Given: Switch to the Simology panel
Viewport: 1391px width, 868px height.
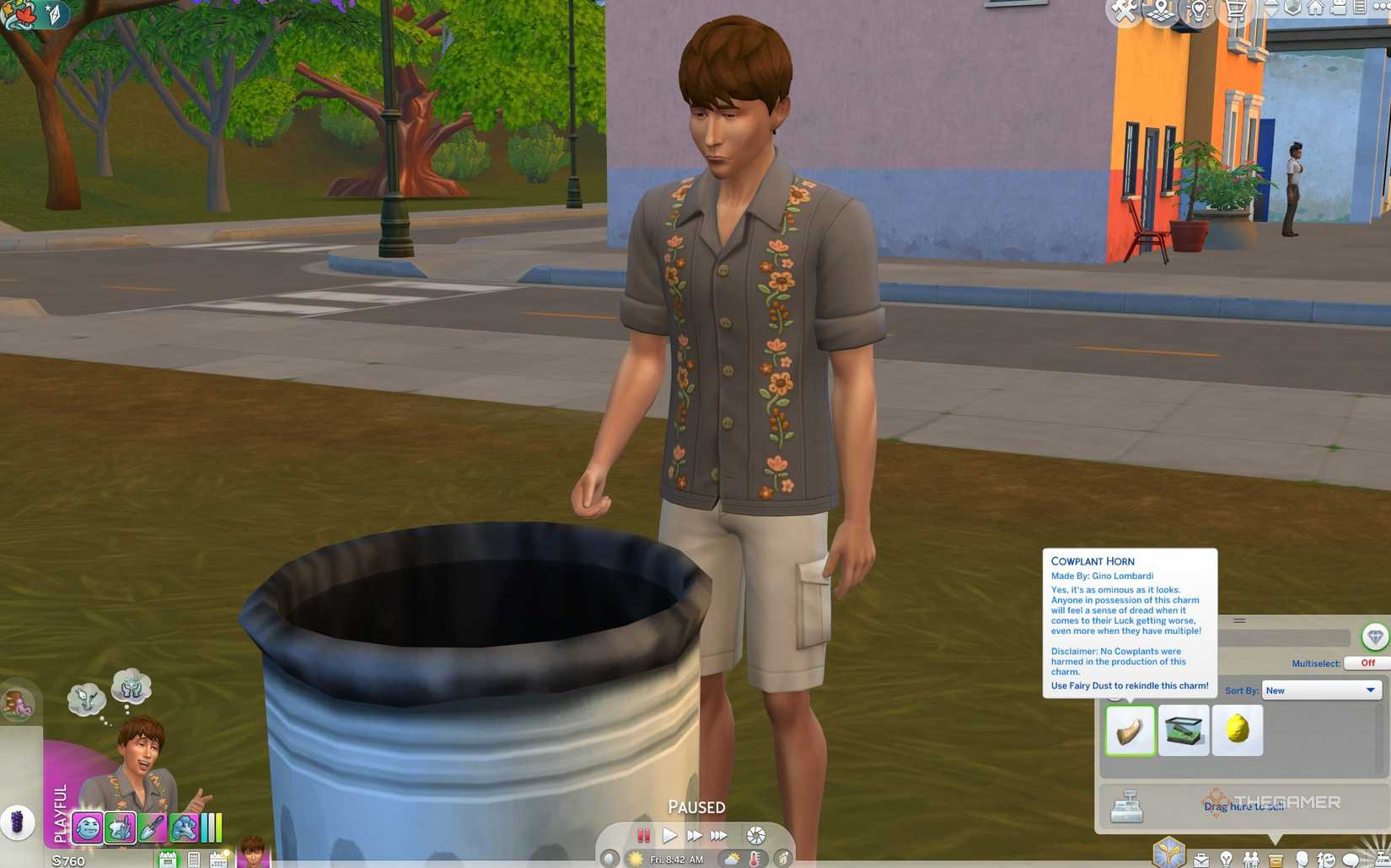Looking at the screenshot, I should pyautogui.click(x=1301, y=860).
